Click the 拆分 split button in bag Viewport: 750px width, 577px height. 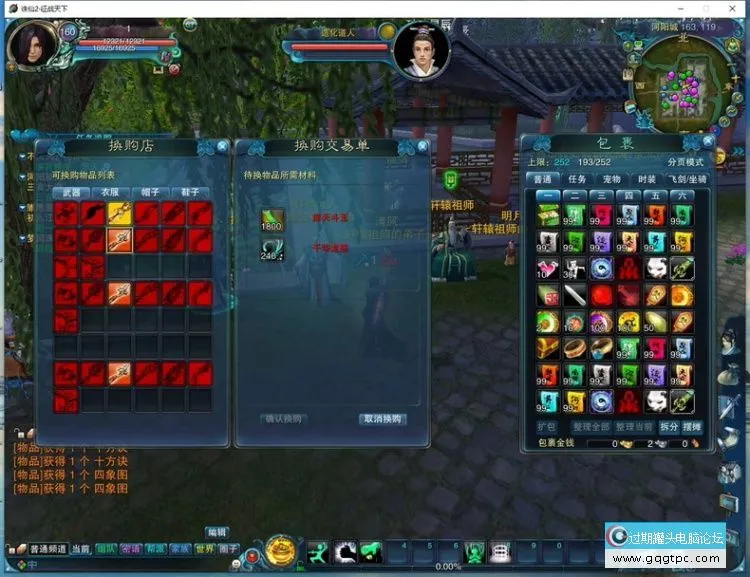(669, 427)
